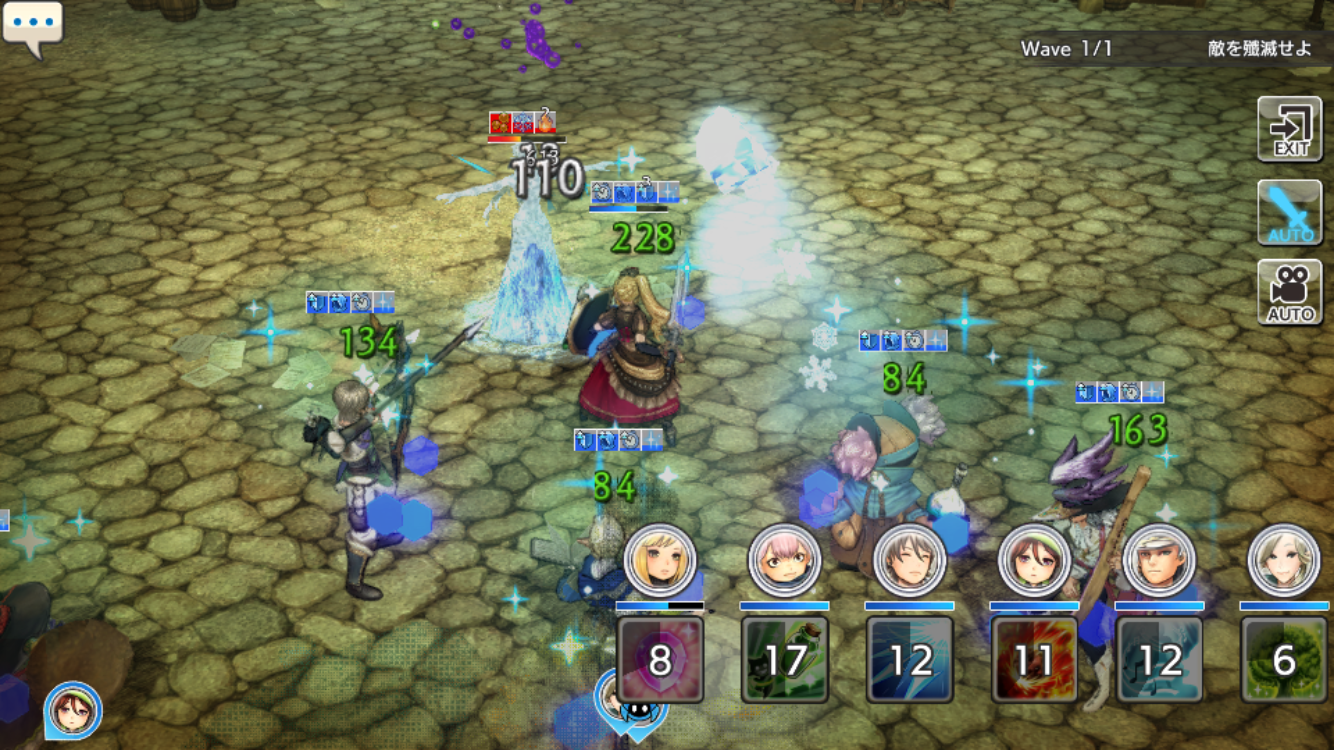Image resolution: width=1334 pixels, height=750 pixels.
Task: Activate the pink shield skill
Action: 660,659
